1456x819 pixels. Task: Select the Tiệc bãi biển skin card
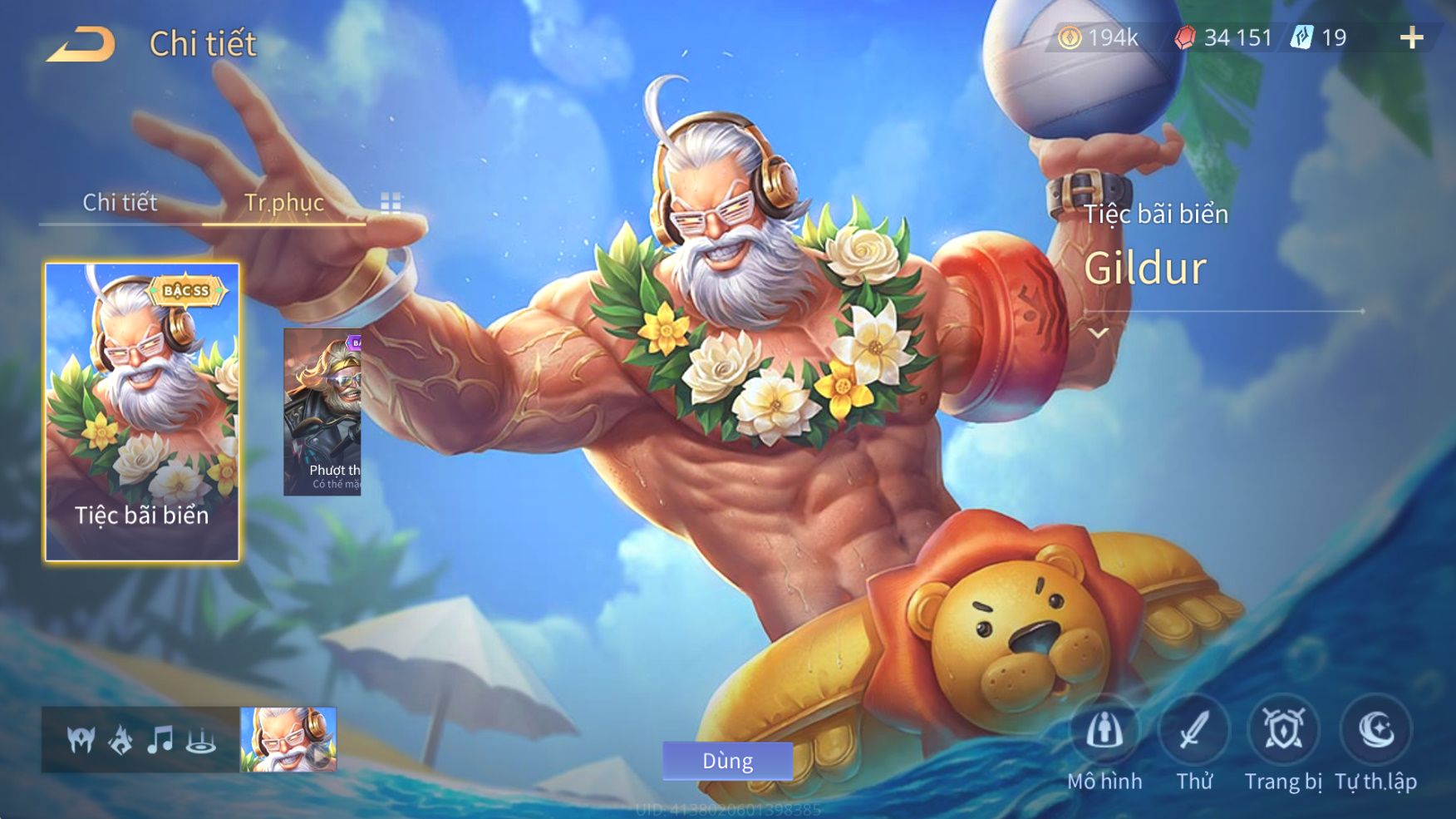coord(142,412)
